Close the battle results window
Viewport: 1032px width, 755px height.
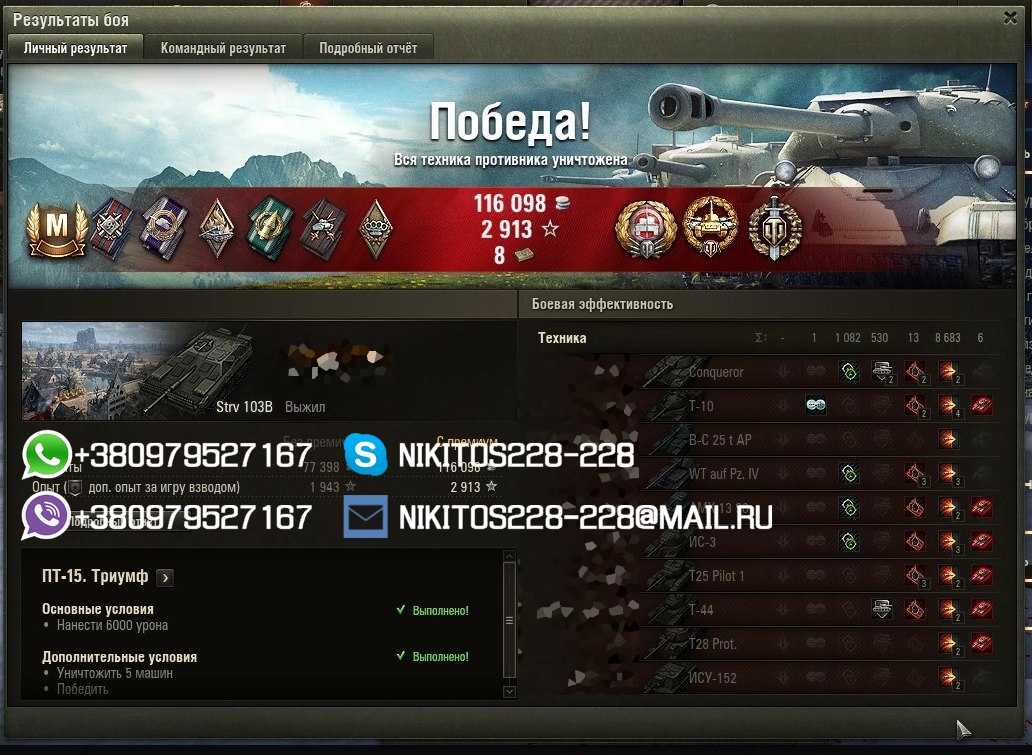pos(1010,18)
